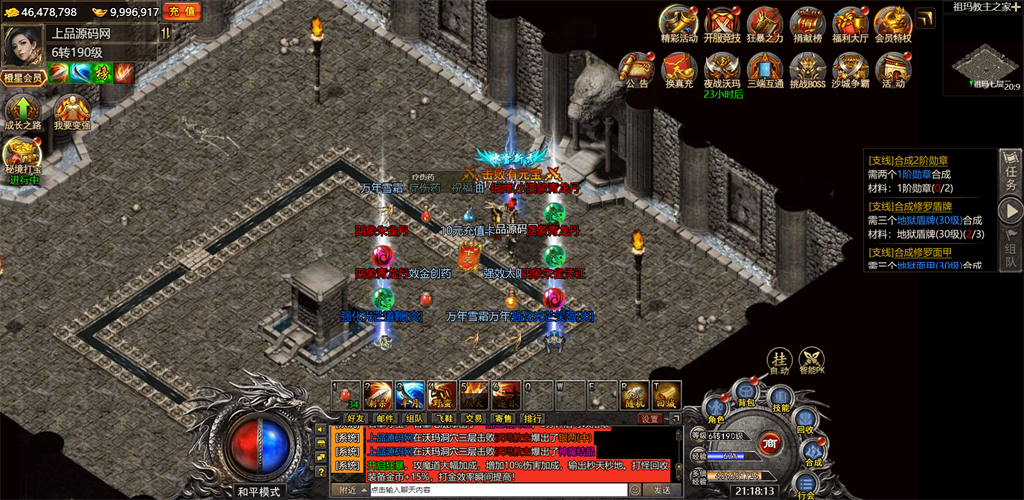The image size is (1024, 500).
Task: Activate the 半月 skill in the hotbar
Action: (x=410, y=394)
